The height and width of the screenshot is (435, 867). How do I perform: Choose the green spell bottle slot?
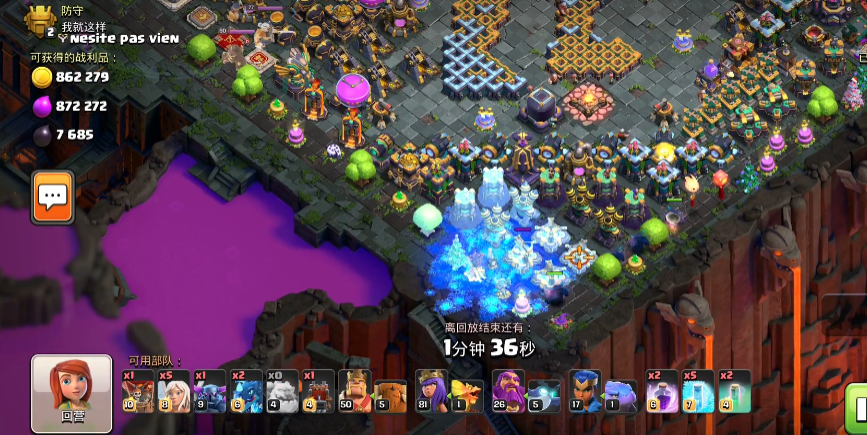pyautogui.click(x=734, y=391)
